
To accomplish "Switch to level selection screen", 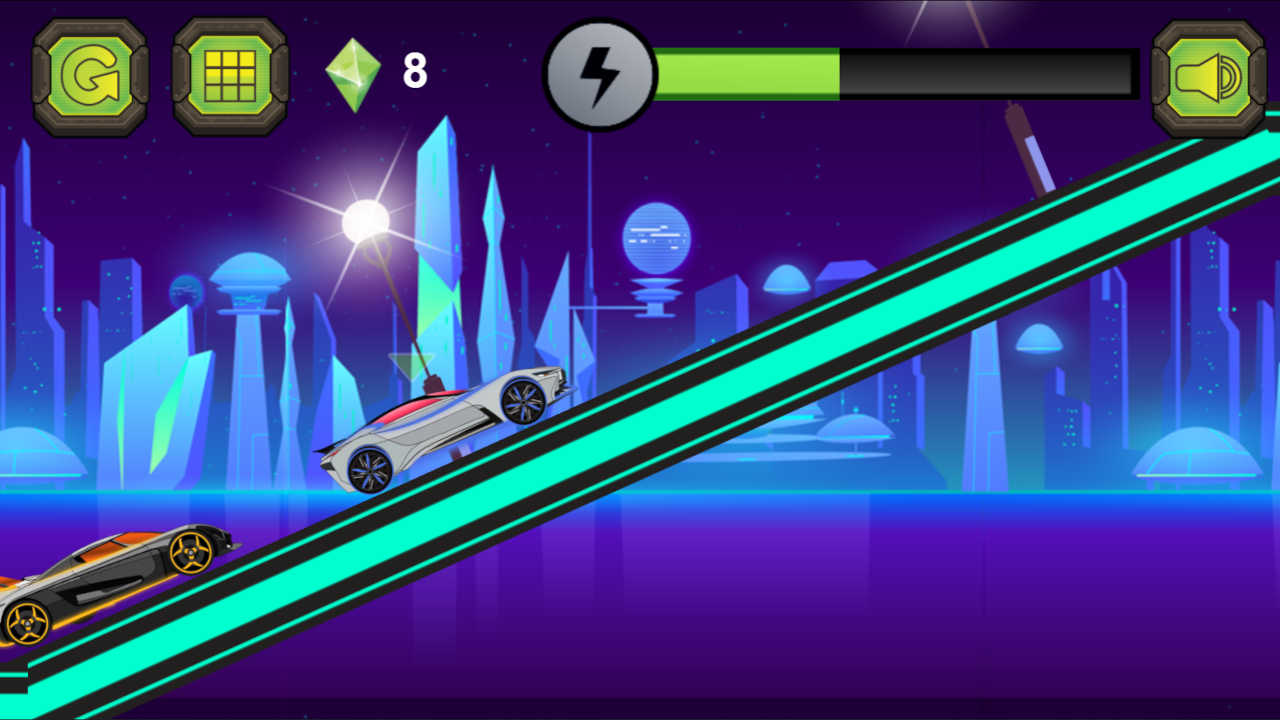I will (230, 75).
